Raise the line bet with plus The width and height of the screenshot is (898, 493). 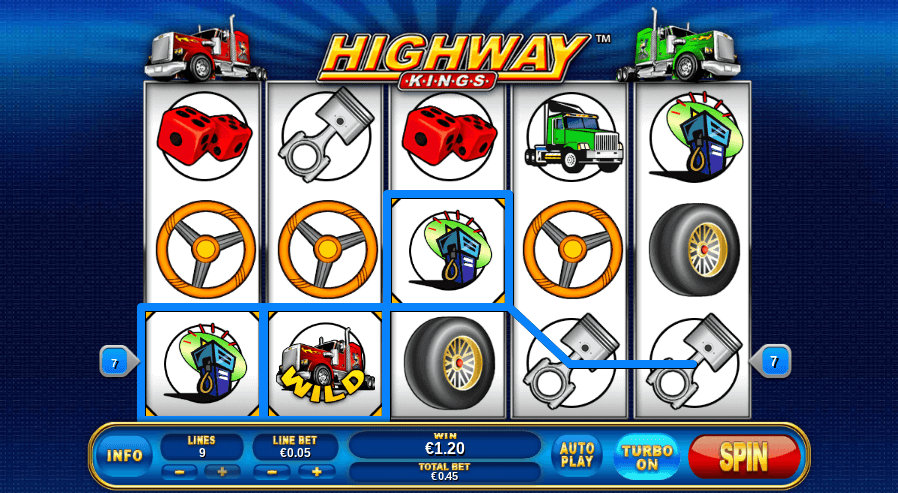click(x=316, y=471)
